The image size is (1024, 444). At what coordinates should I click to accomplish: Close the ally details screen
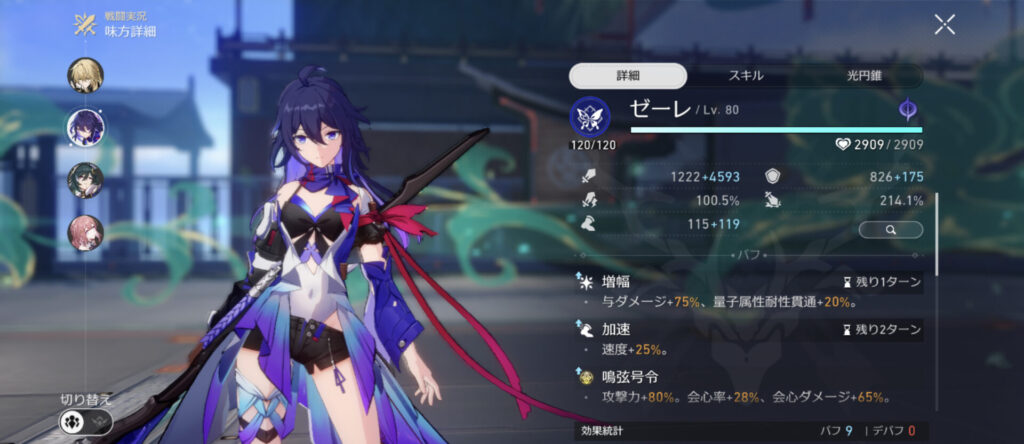(944, 25)
